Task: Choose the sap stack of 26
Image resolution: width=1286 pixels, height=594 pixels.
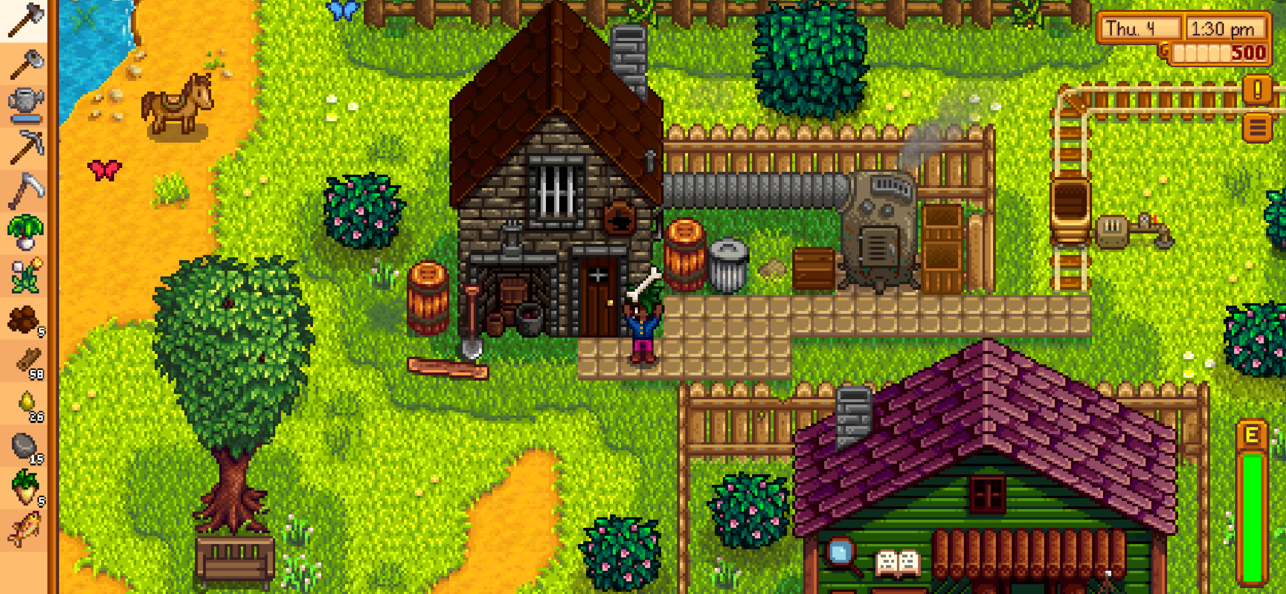Action: click(24, 405)
